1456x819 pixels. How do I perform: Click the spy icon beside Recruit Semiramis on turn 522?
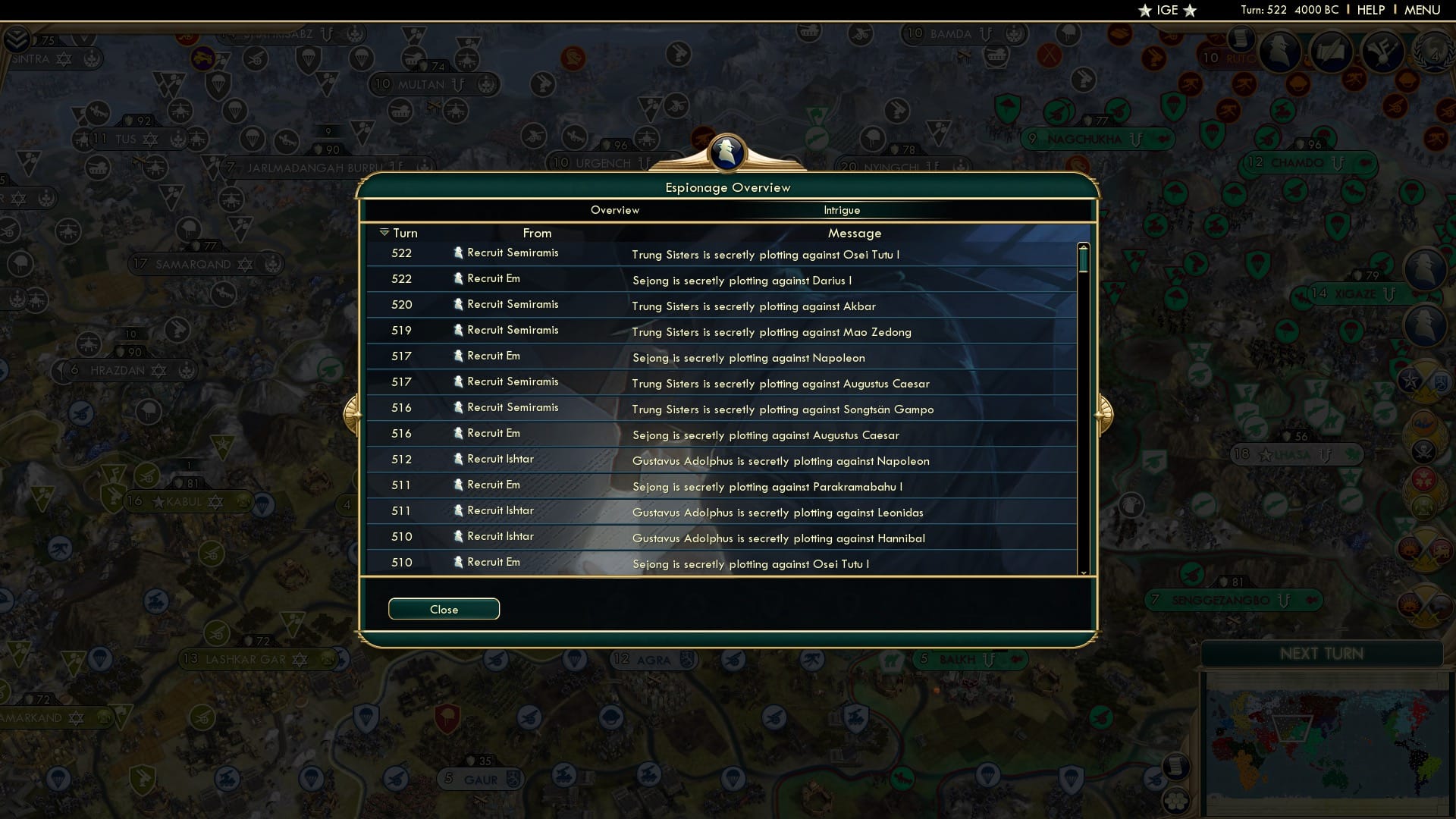click(459, 253)
